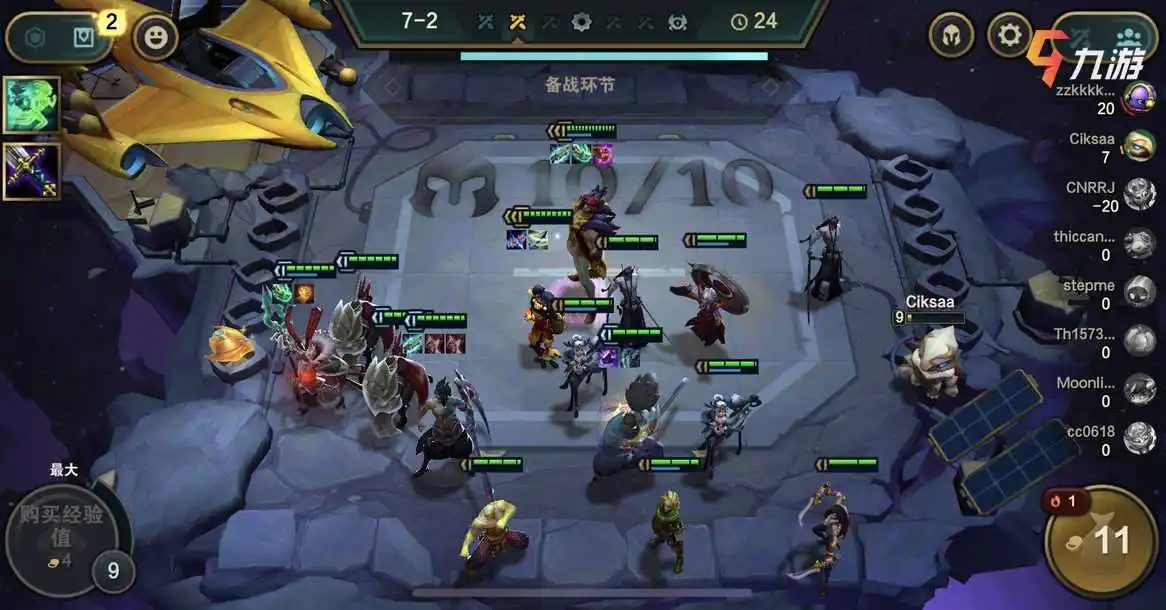This screenshot has width=1166, height=610.
Task: Open the gear settings menu
Action: point(1010,36)
